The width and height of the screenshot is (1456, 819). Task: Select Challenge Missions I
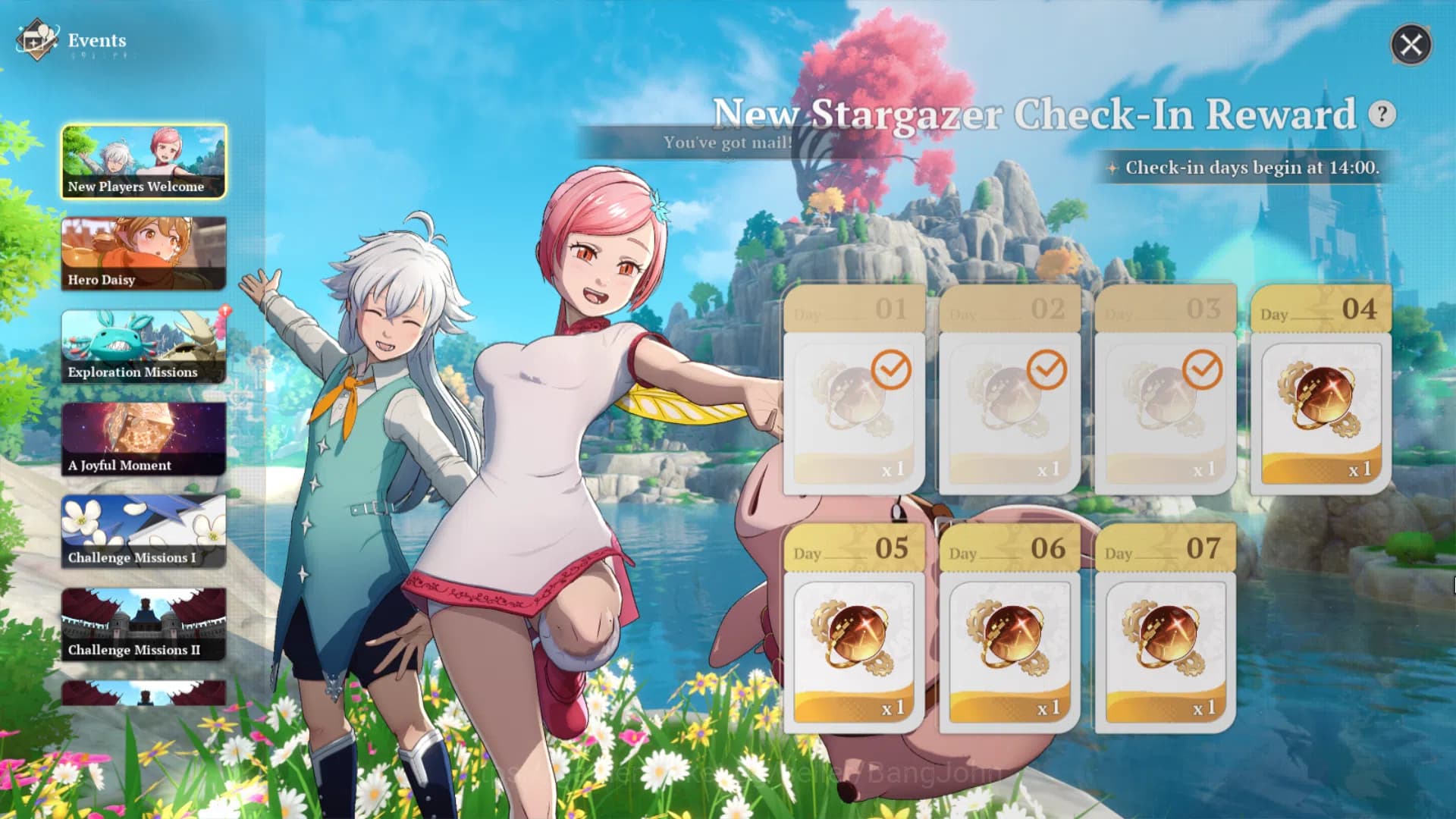click(x=143, y=532)
